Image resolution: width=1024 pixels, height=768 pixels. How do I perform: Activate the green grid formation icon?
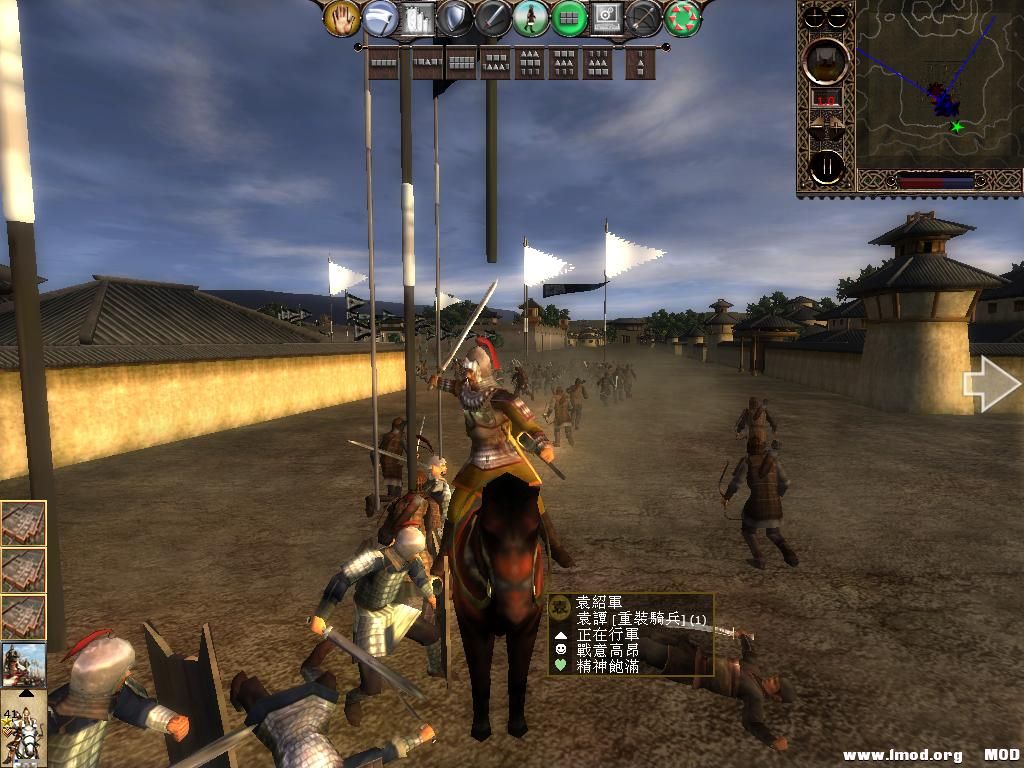pos(569,18)
